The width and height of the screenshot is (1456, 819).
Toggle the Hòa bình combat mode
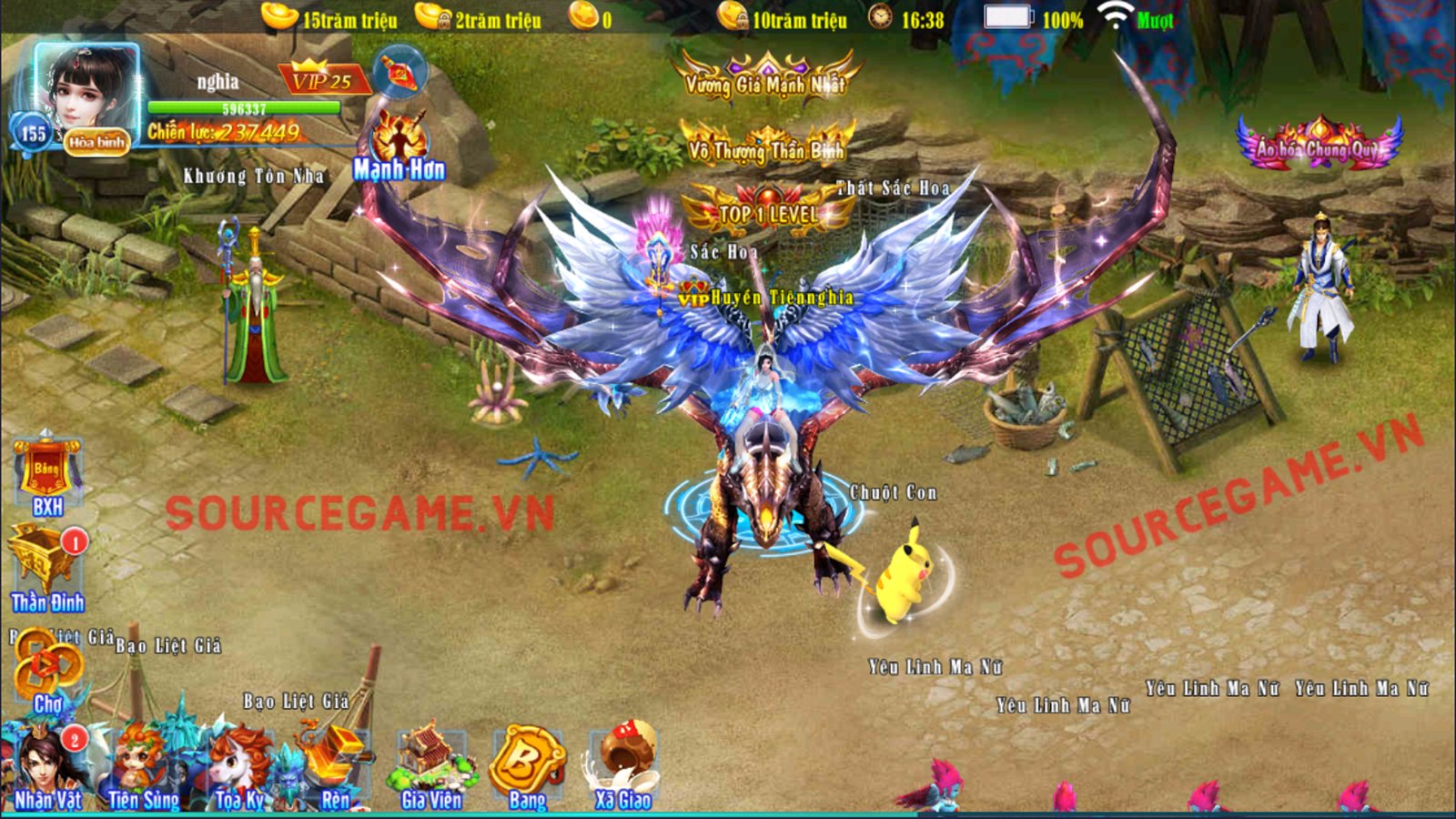click(x=96, y=142)
